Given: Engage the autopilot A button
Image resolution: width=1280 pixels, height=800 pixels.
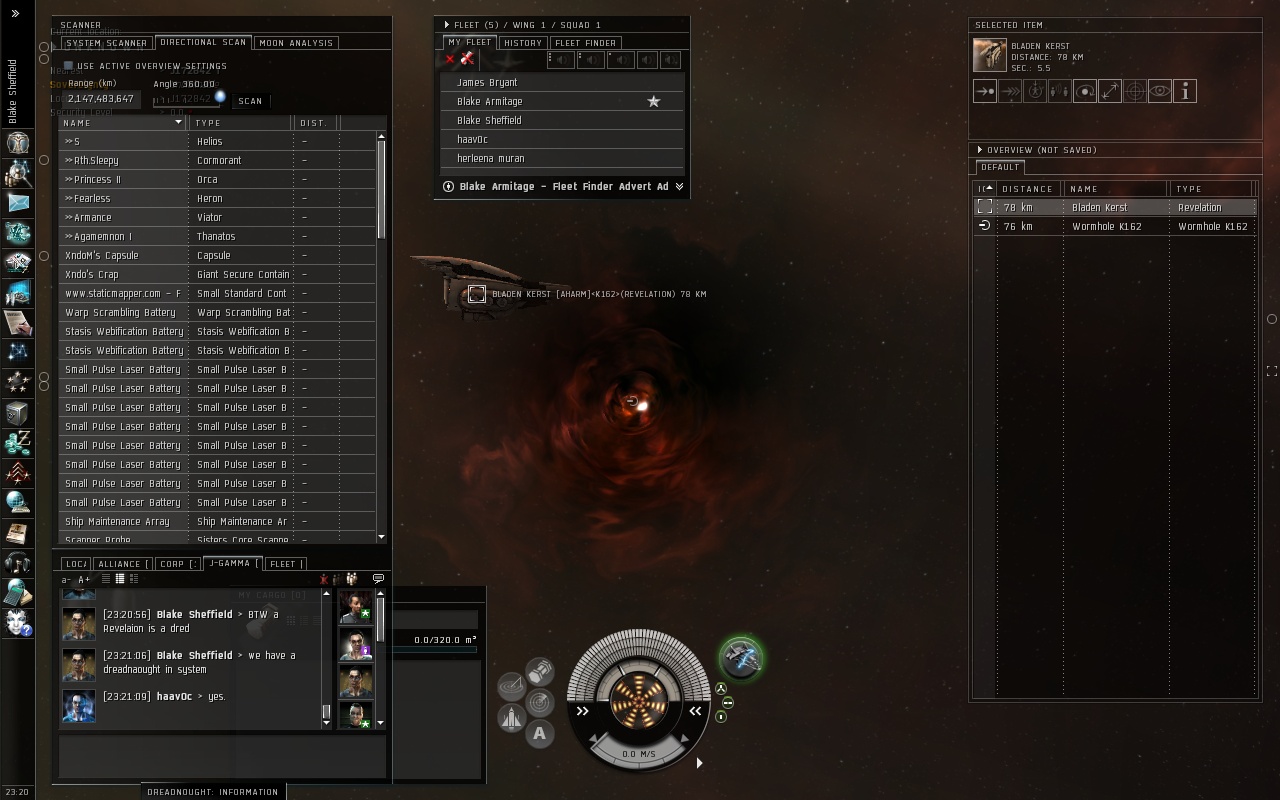Looking at the screenshot, I should click(539, 734).
